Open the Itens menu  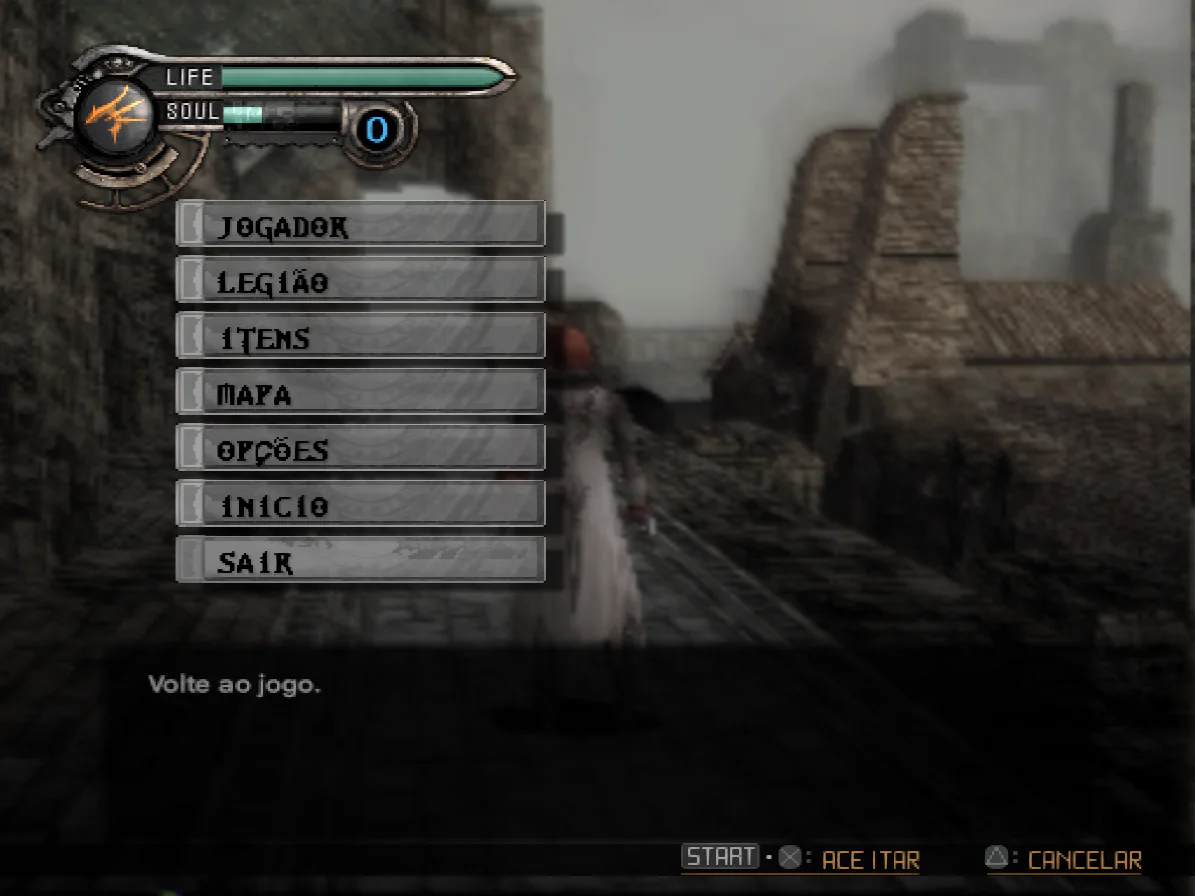(360, 337)
